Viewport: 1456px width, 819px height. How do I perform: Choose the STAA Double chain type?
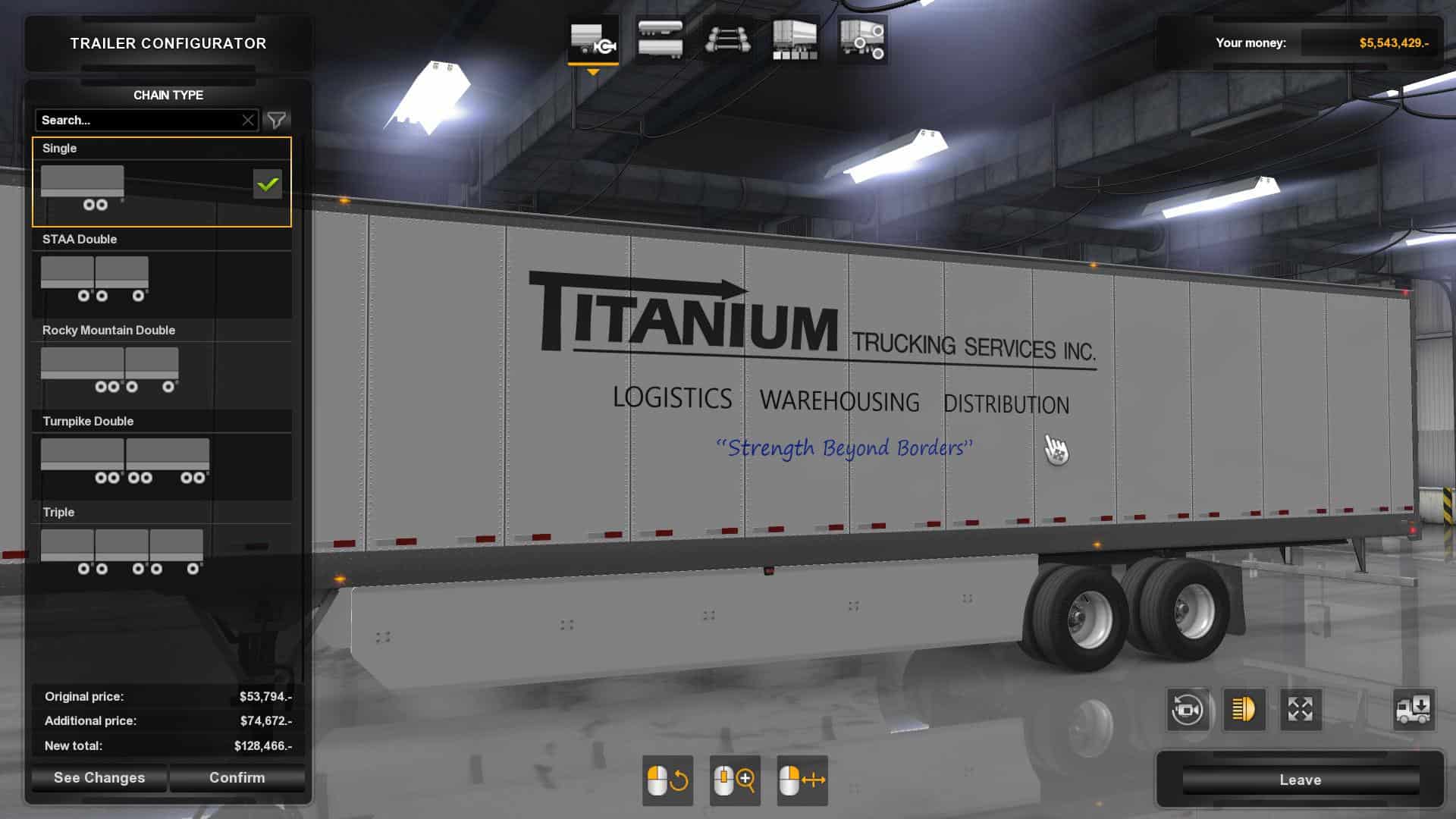tap(161, 275)
